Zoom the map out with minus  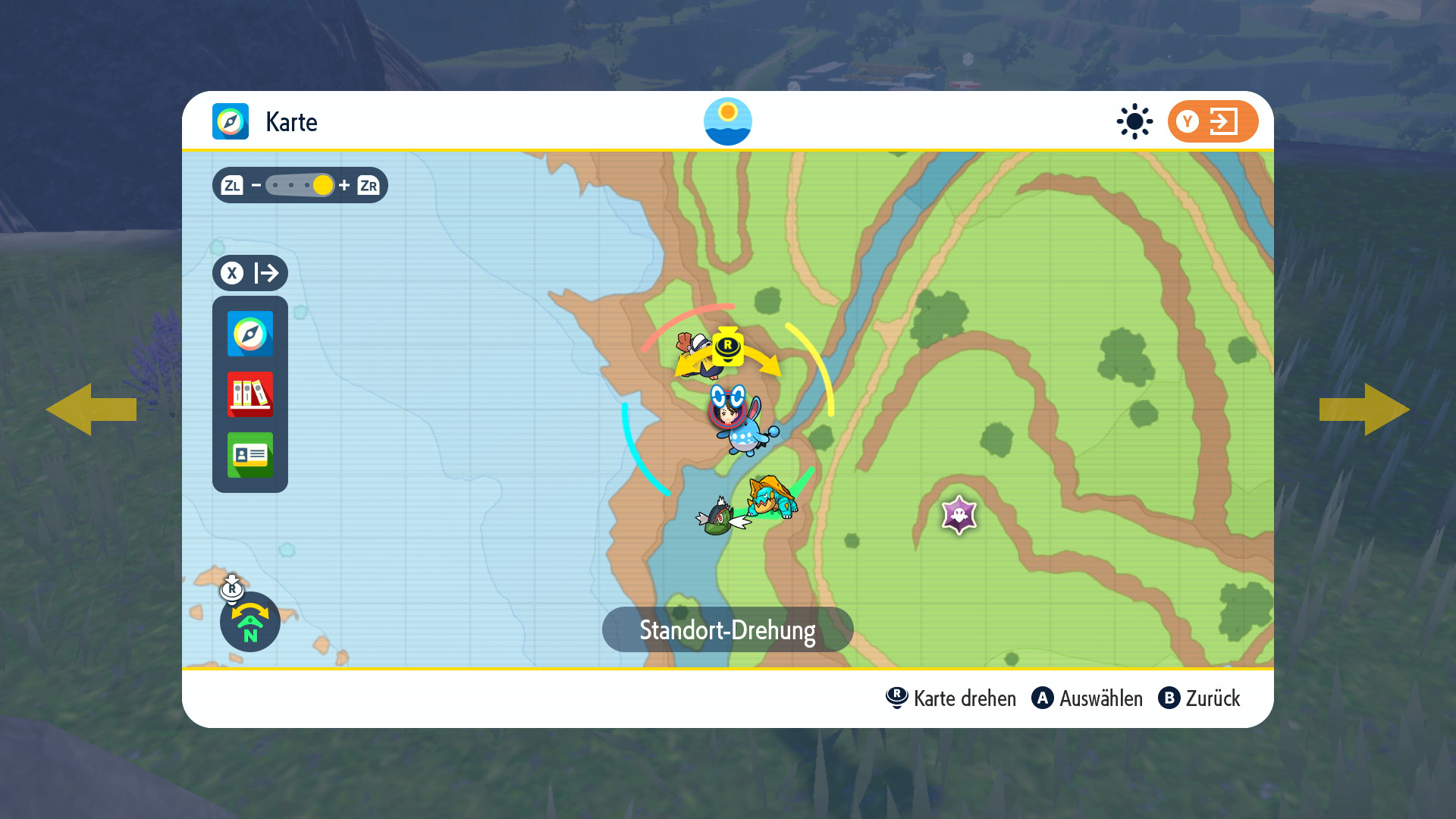pyautogui.click(x=256, y=185)
